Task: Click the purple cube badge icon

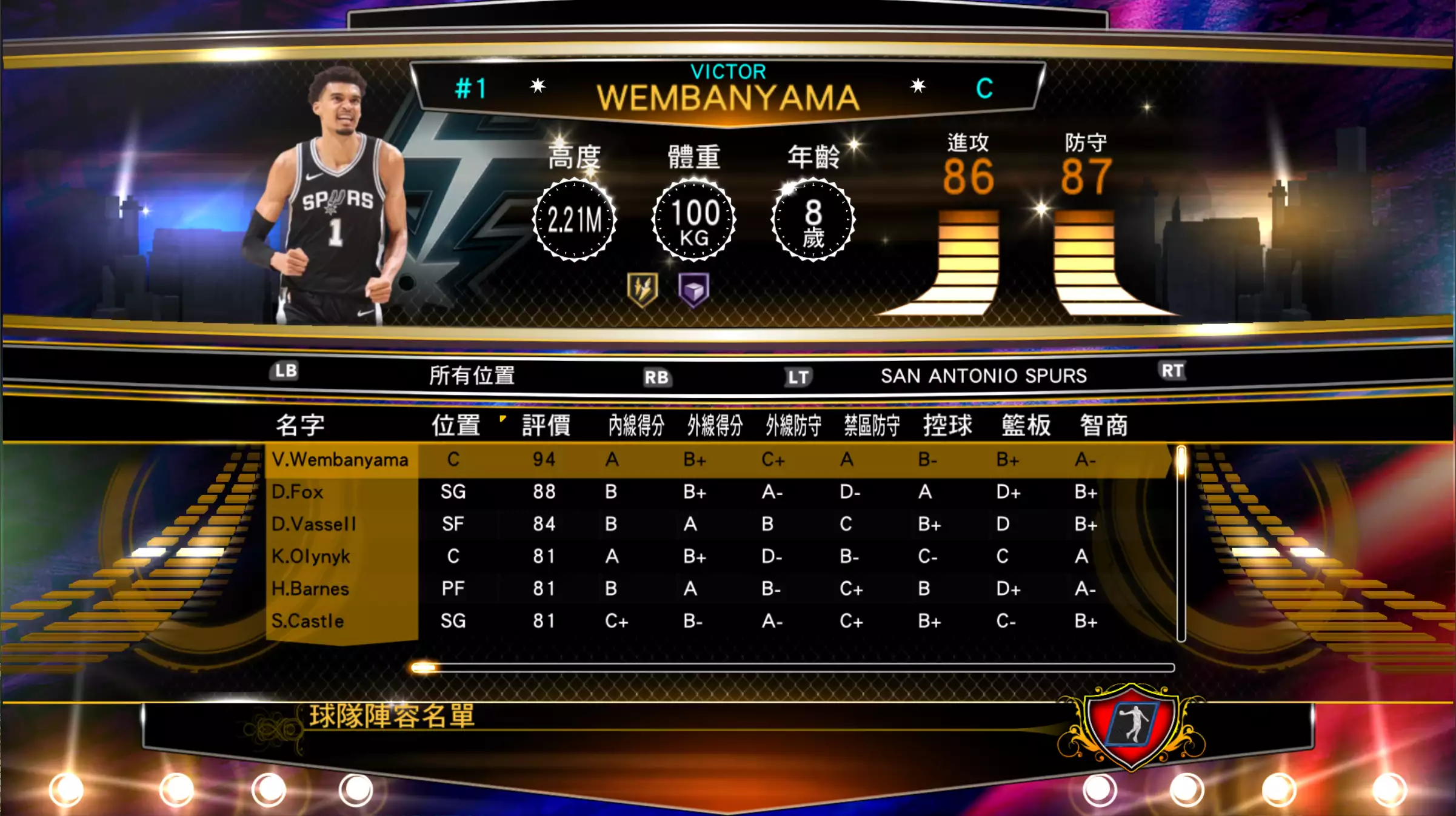Action: point(693,290)
